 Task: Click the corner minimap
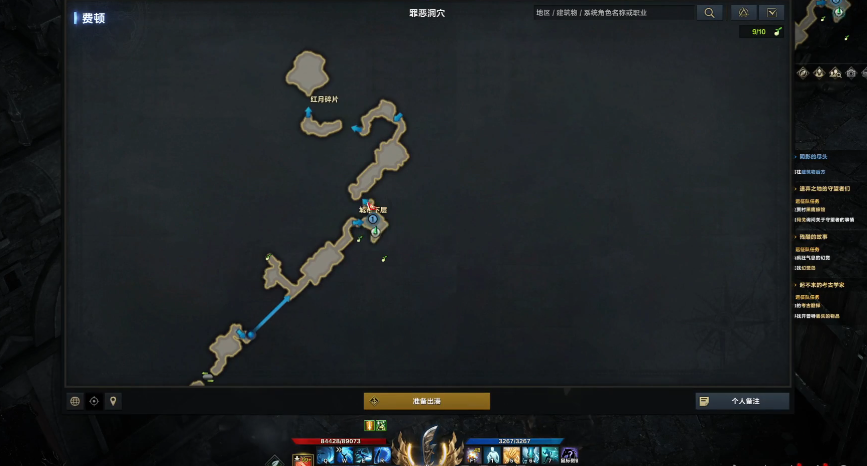(830, 25)
